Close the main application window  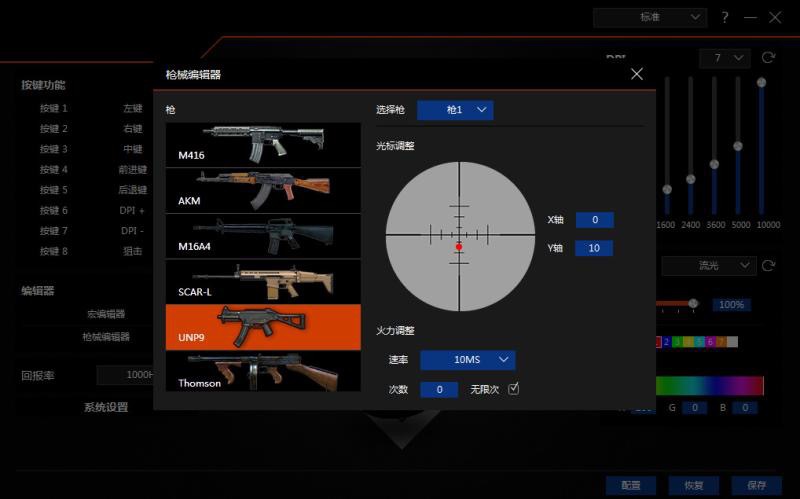[775, 17]
